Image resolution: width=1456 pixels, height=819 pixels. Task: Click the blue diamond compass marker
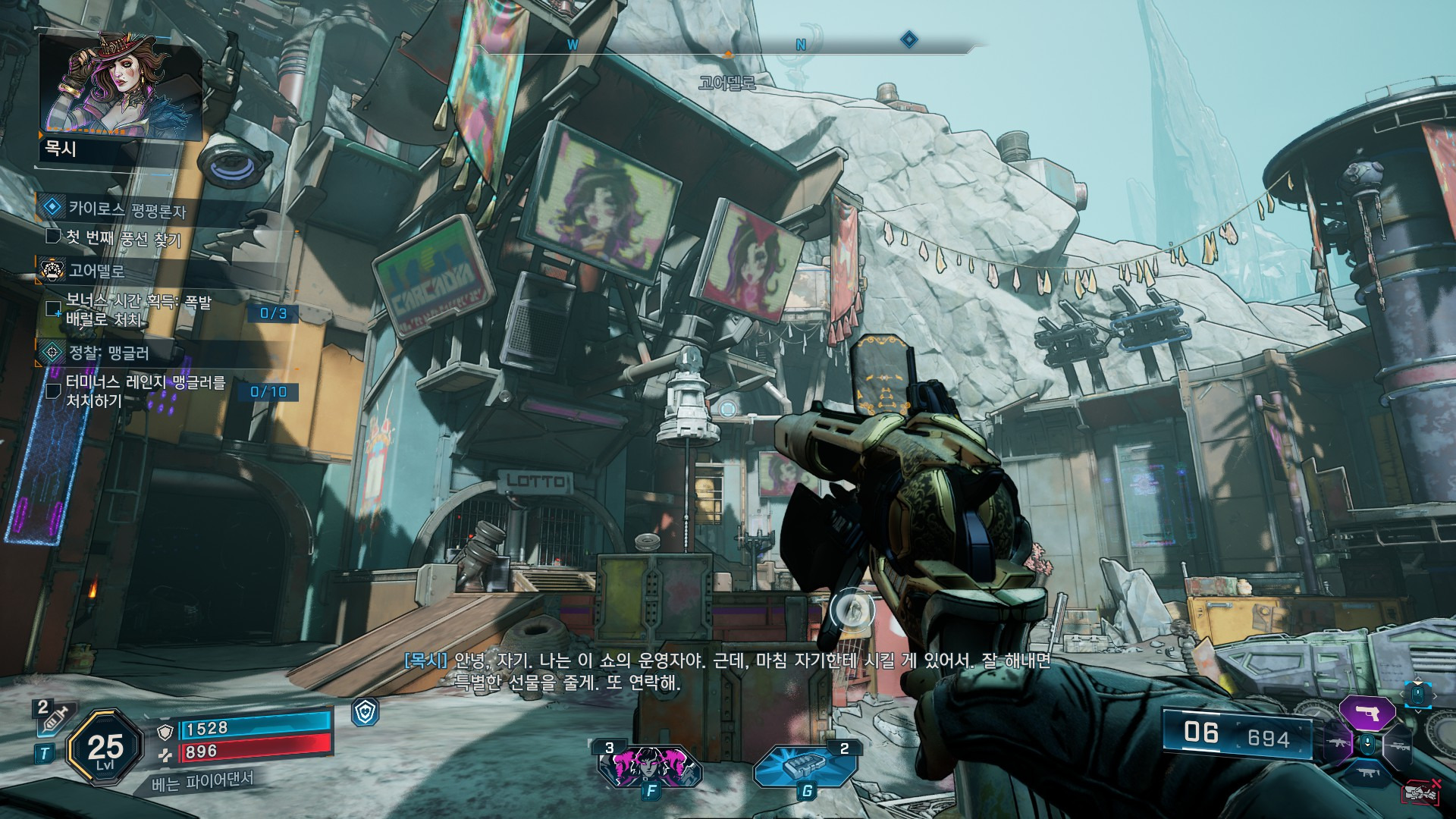pyautogui.click(x=908, y=39)
